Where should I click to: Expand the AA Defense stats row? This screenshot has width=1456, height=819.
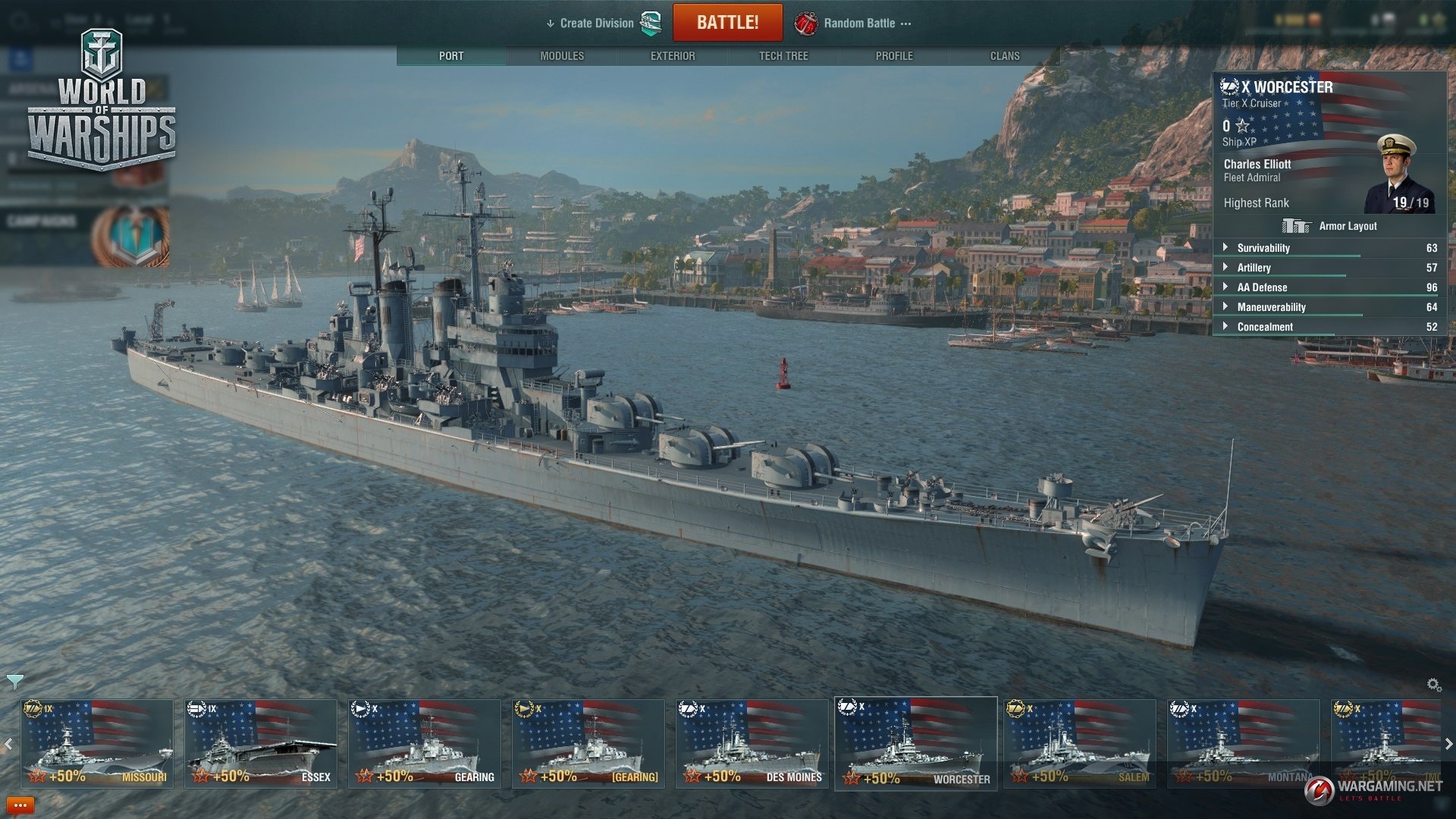coord(1262,287)
